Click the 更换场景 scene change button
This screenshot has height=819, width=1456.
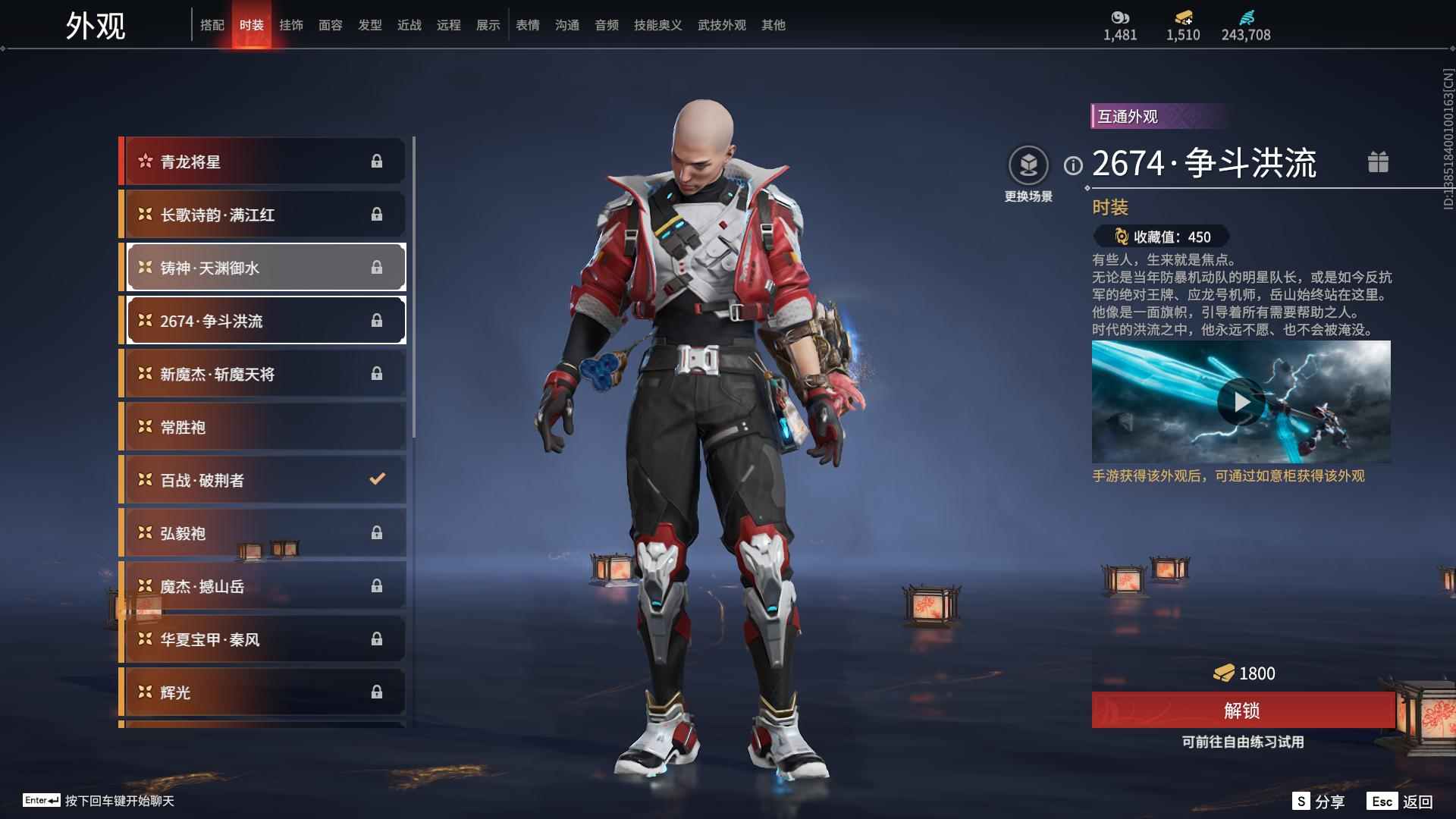pyautogui.click(x=1028, y=174)
